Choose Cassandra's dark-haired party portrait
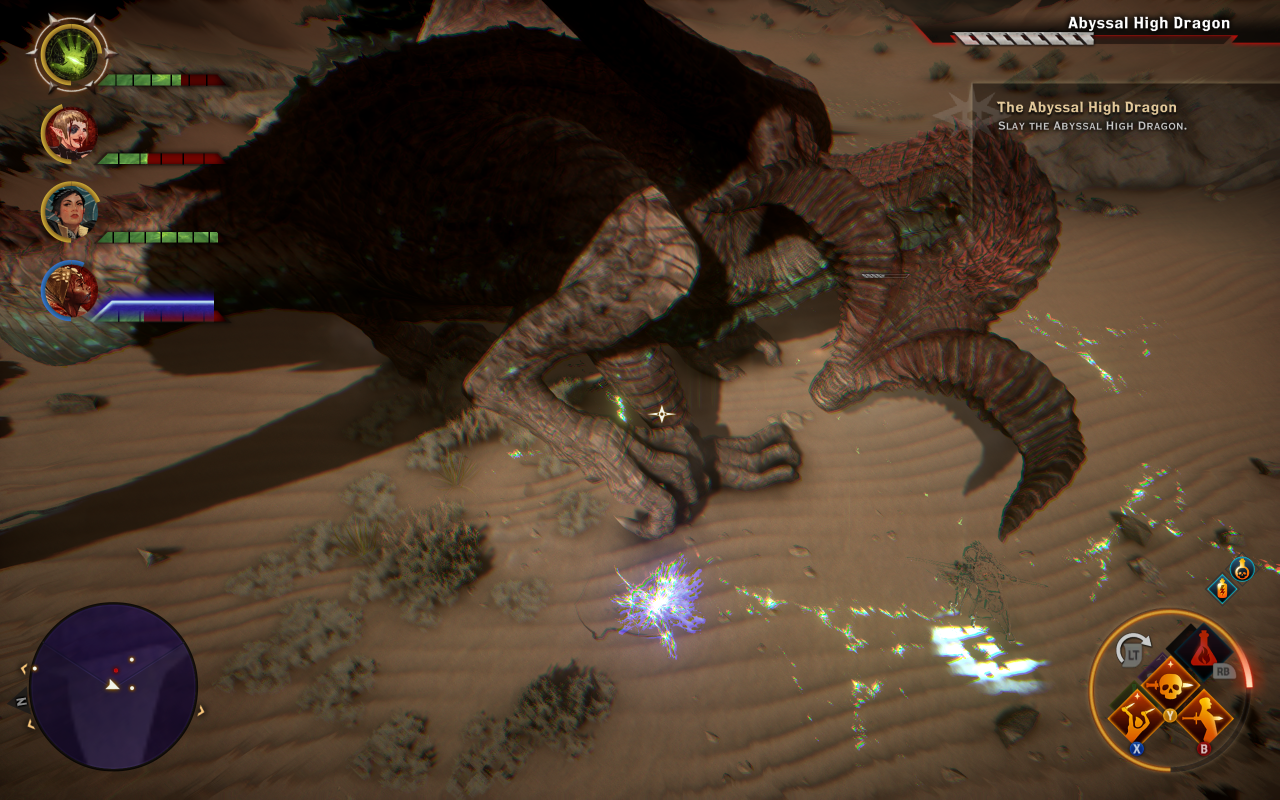Screen dimensions: 1280x800 (x=70, y=211)
